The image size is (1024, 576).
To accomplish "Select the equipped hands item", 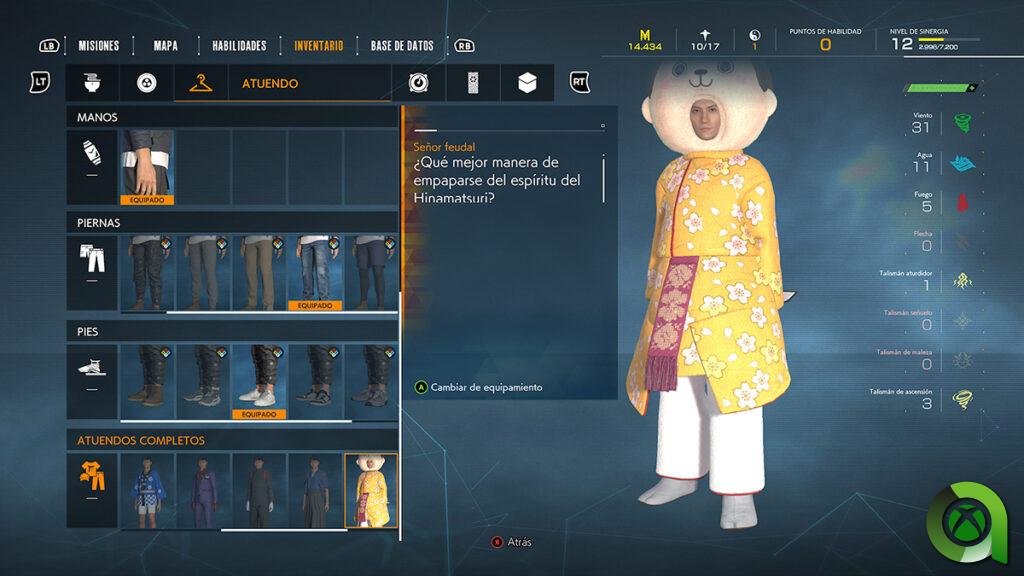I will [x=147, y=167].
